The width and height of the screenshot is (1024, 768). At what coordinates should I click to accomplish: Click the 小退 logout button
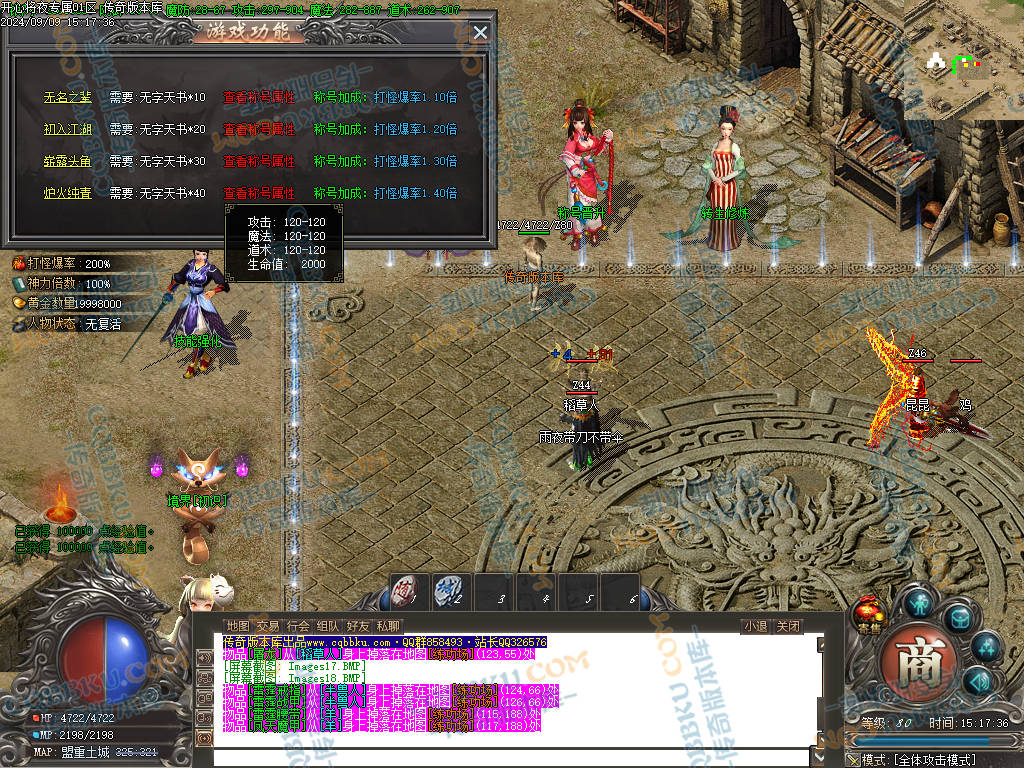click(x=755, y=627)
